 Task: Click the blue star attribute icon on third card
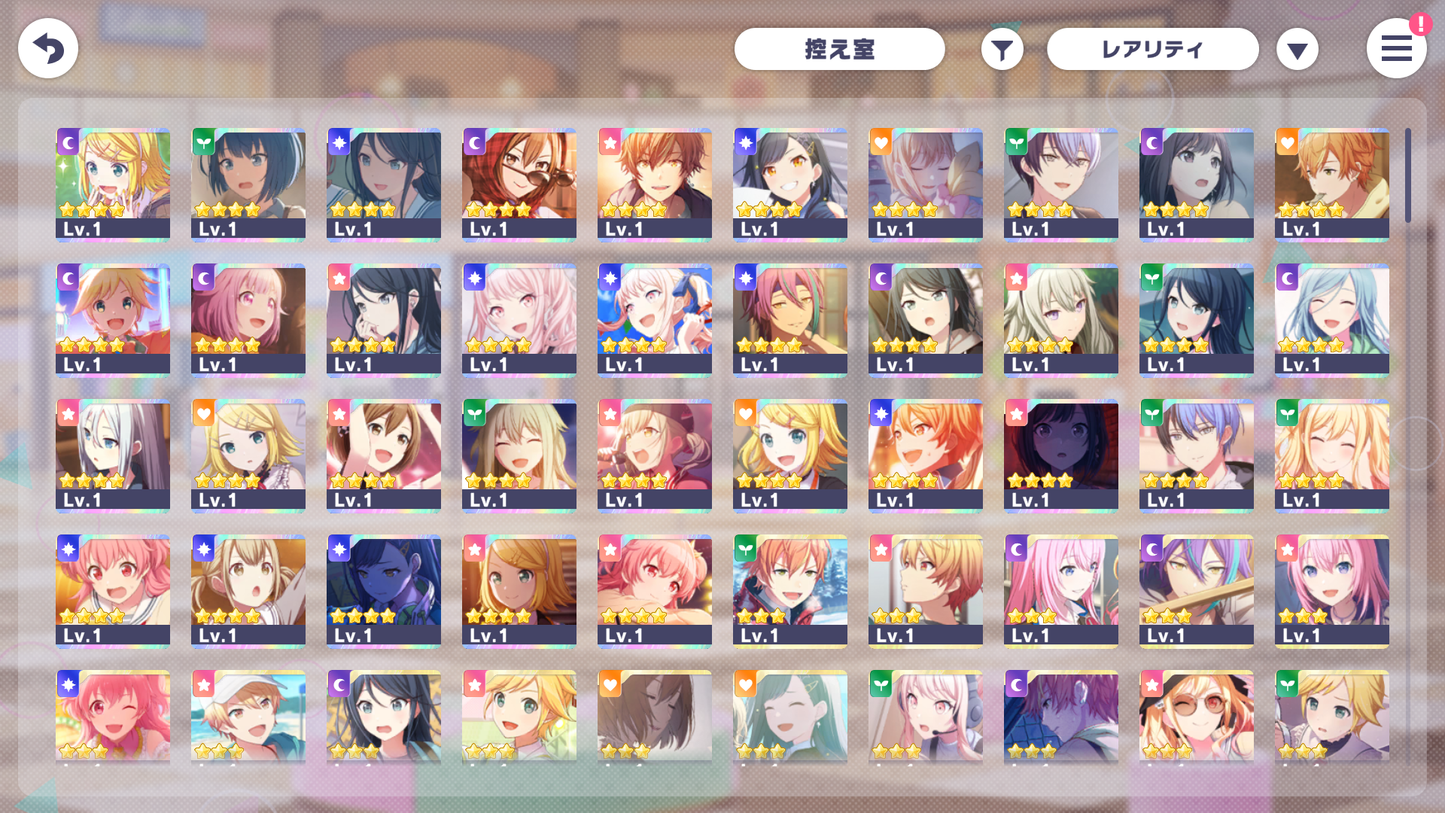337,141
